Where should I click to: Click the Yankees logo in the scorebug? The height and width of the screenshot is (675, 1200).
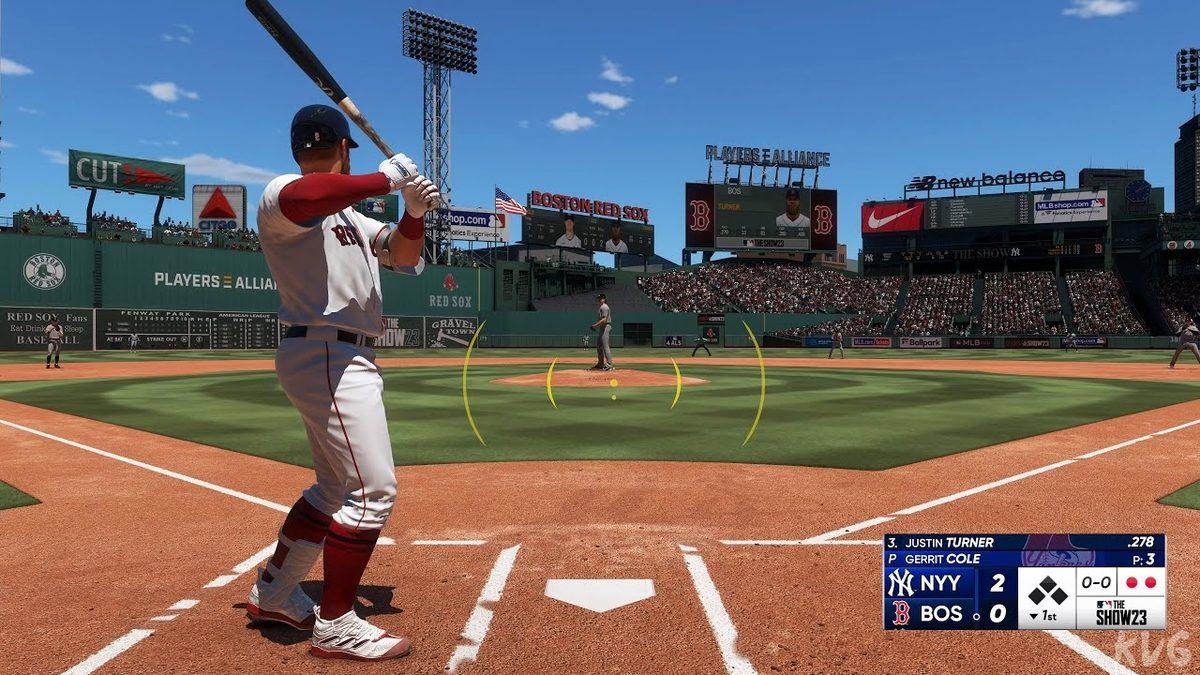point(900,583)
